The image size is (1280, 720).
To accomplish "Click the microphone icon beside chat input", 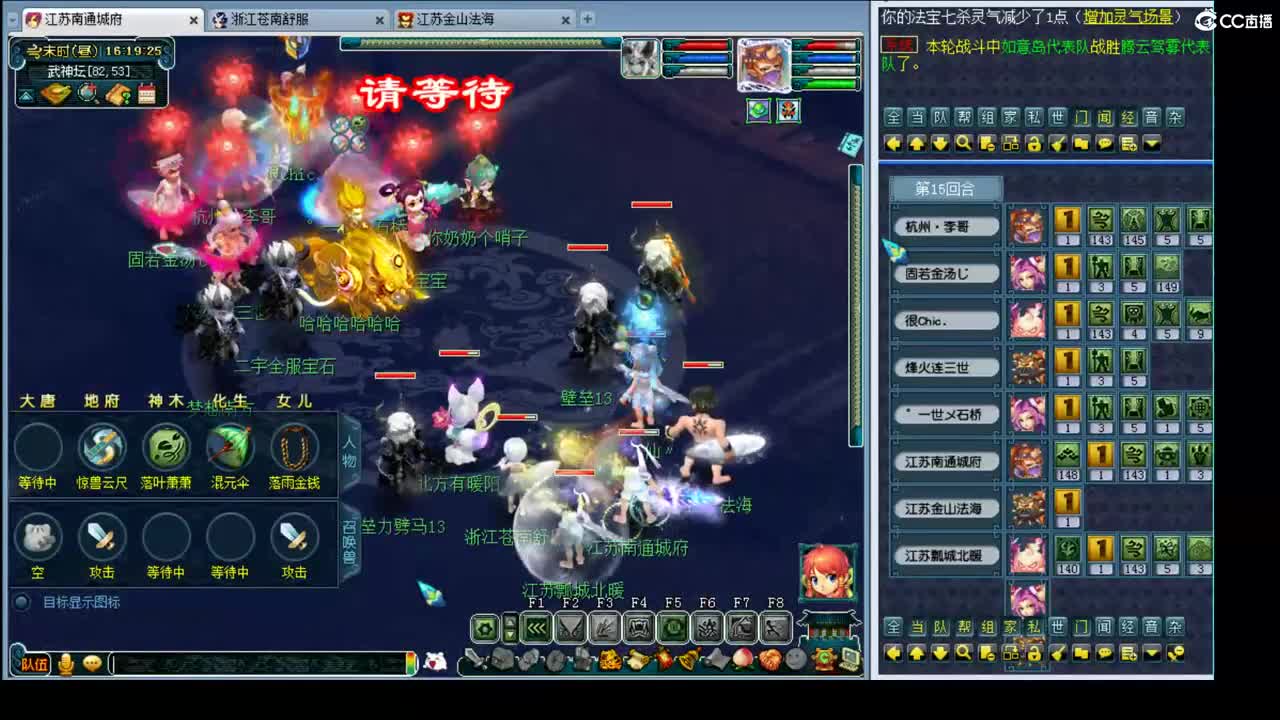I will 64,663.
